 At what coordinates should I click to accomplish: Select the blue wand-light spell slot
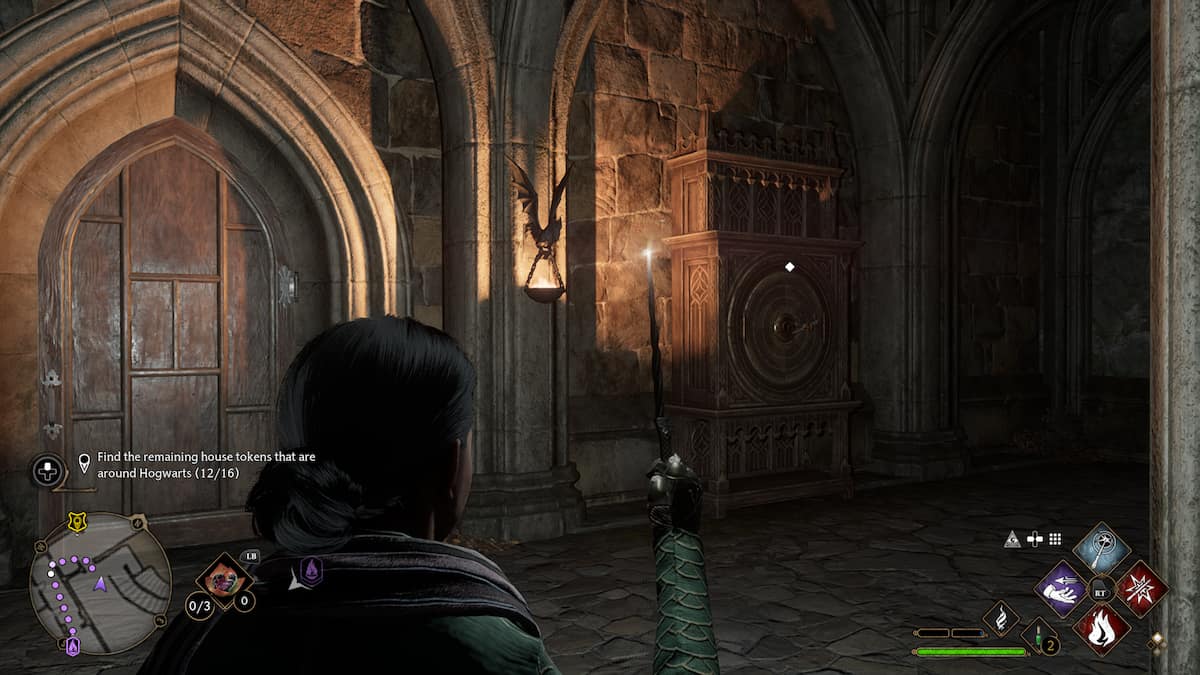(x=1101, y=548)
